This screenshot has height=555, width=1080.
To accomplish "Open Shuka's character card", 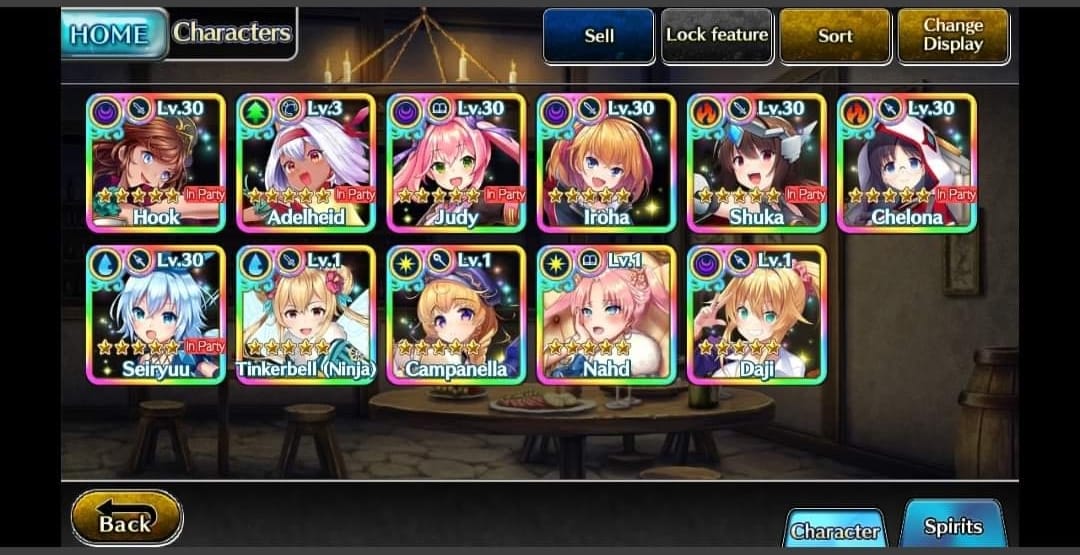I will pyautogui.click(x=757, y=162).
